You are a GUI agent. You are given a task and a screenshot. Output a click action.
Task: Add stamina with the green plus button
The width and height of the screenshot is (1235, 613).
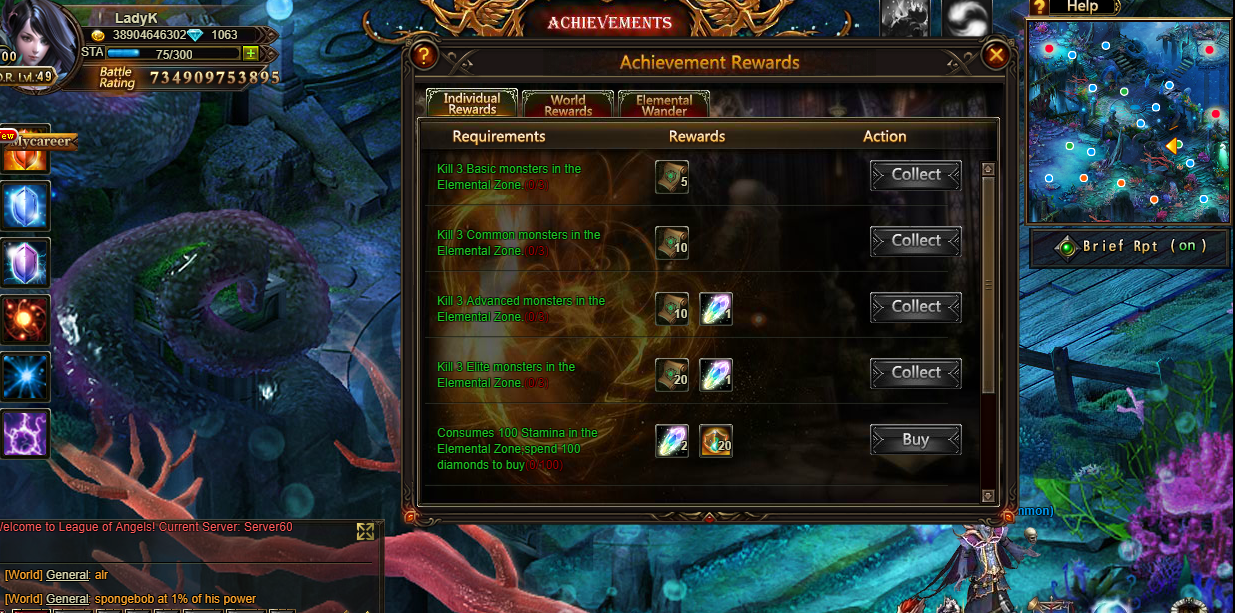(250, 53)
